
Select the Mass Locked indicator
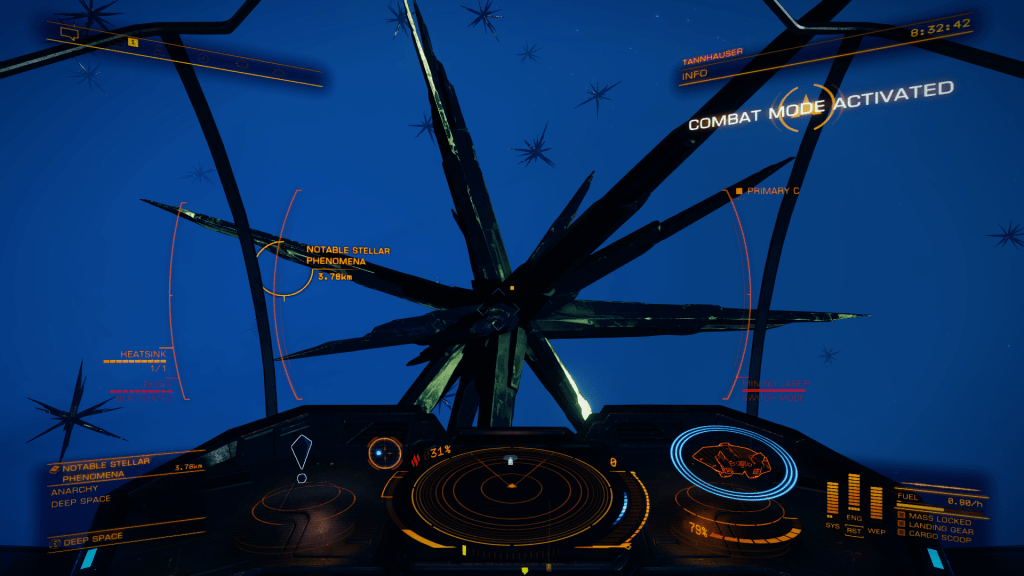pos(934,517)
